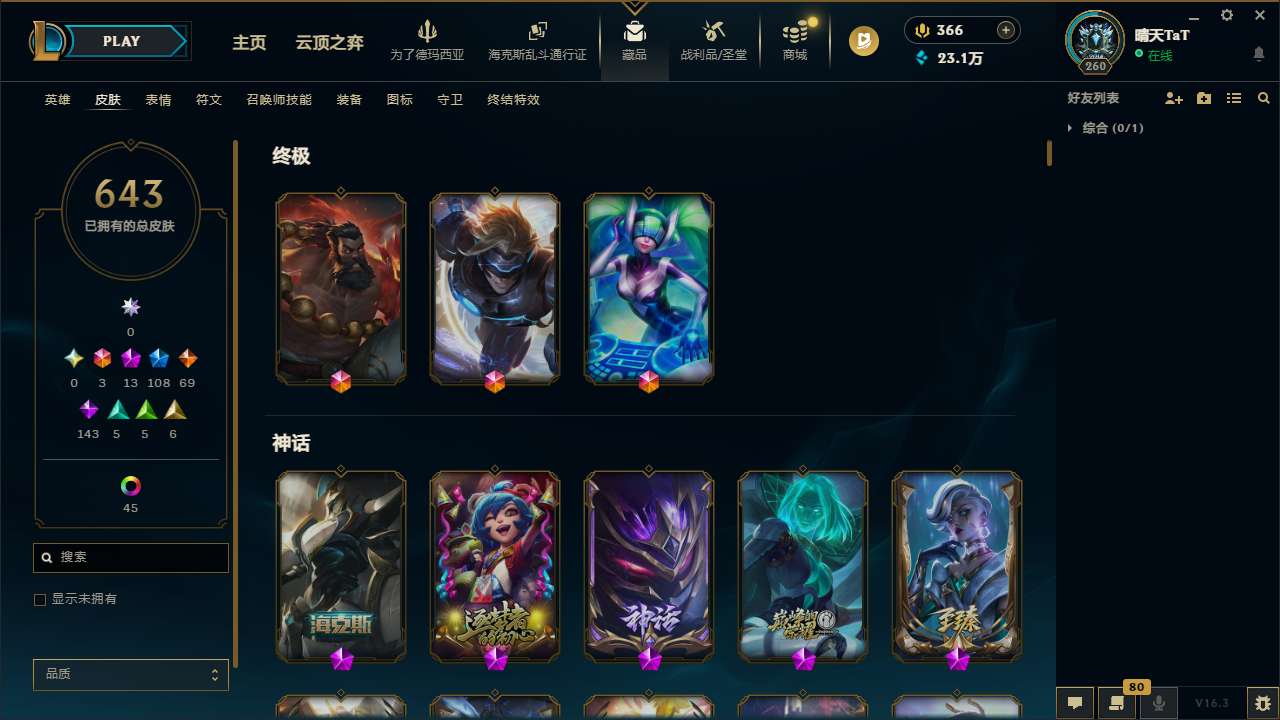Open the 战利品/圣堂 loot icon

tap(713, 40)
